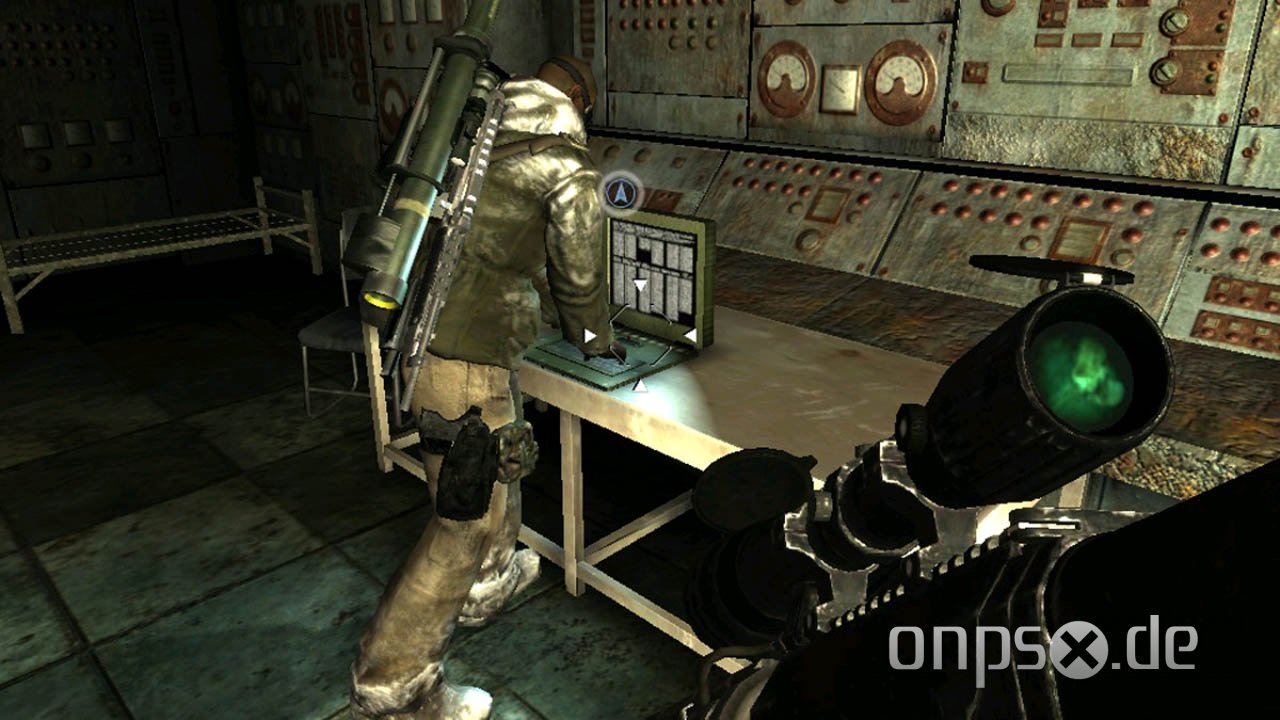Click the left-pointing arrow beside the laptop
Screen dimensions: 1280x720
(x=590, y=334)
